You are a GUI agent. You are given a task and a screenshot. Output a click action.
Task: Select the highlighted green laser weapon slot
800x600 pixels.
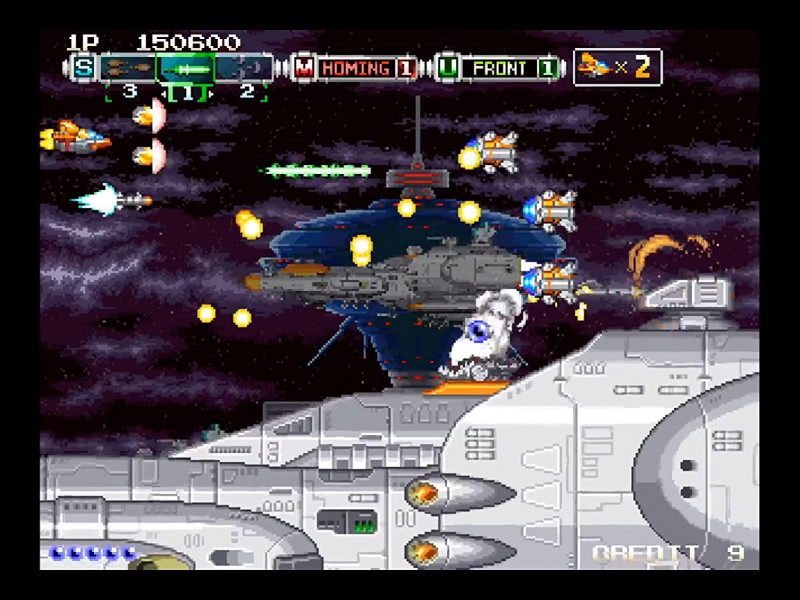187,68
